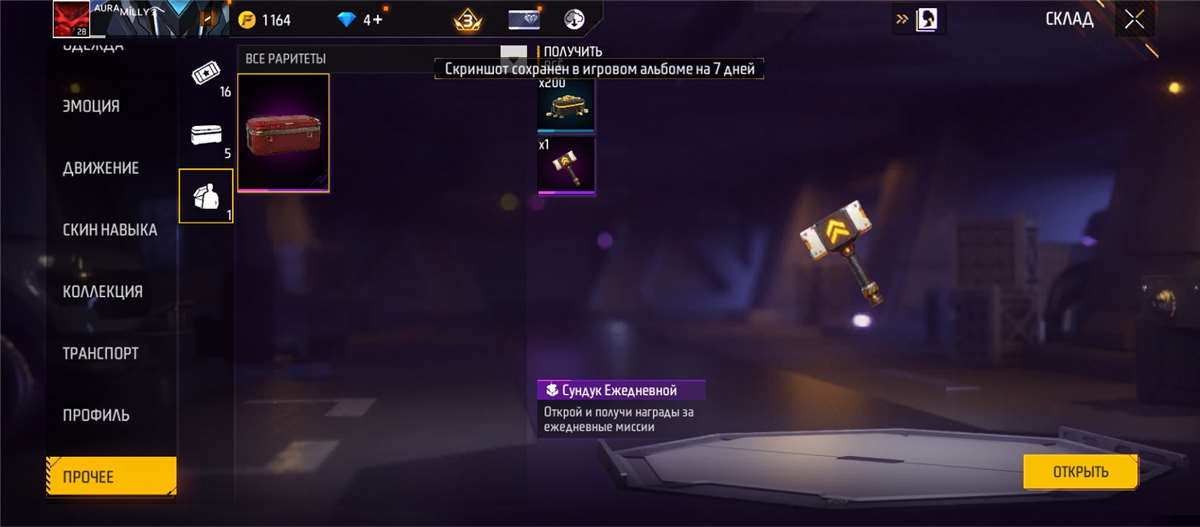The height and width of the screenshot is (527, 1200).
Task: Preview the x200 gold pile reward
Action: [566, 106]
